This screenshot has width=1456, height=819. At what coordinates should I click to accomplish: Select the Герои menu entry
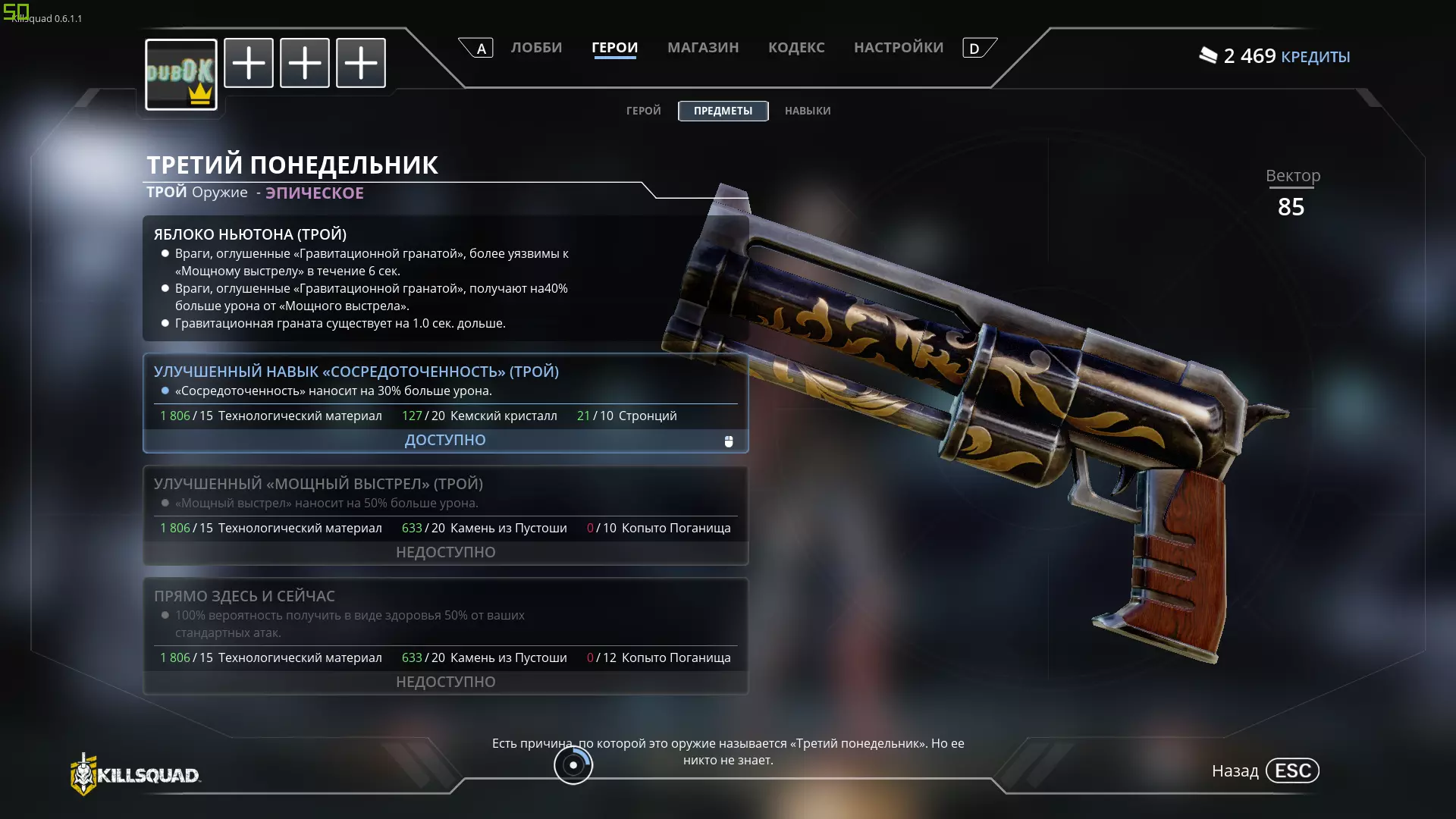coord(614,48)
